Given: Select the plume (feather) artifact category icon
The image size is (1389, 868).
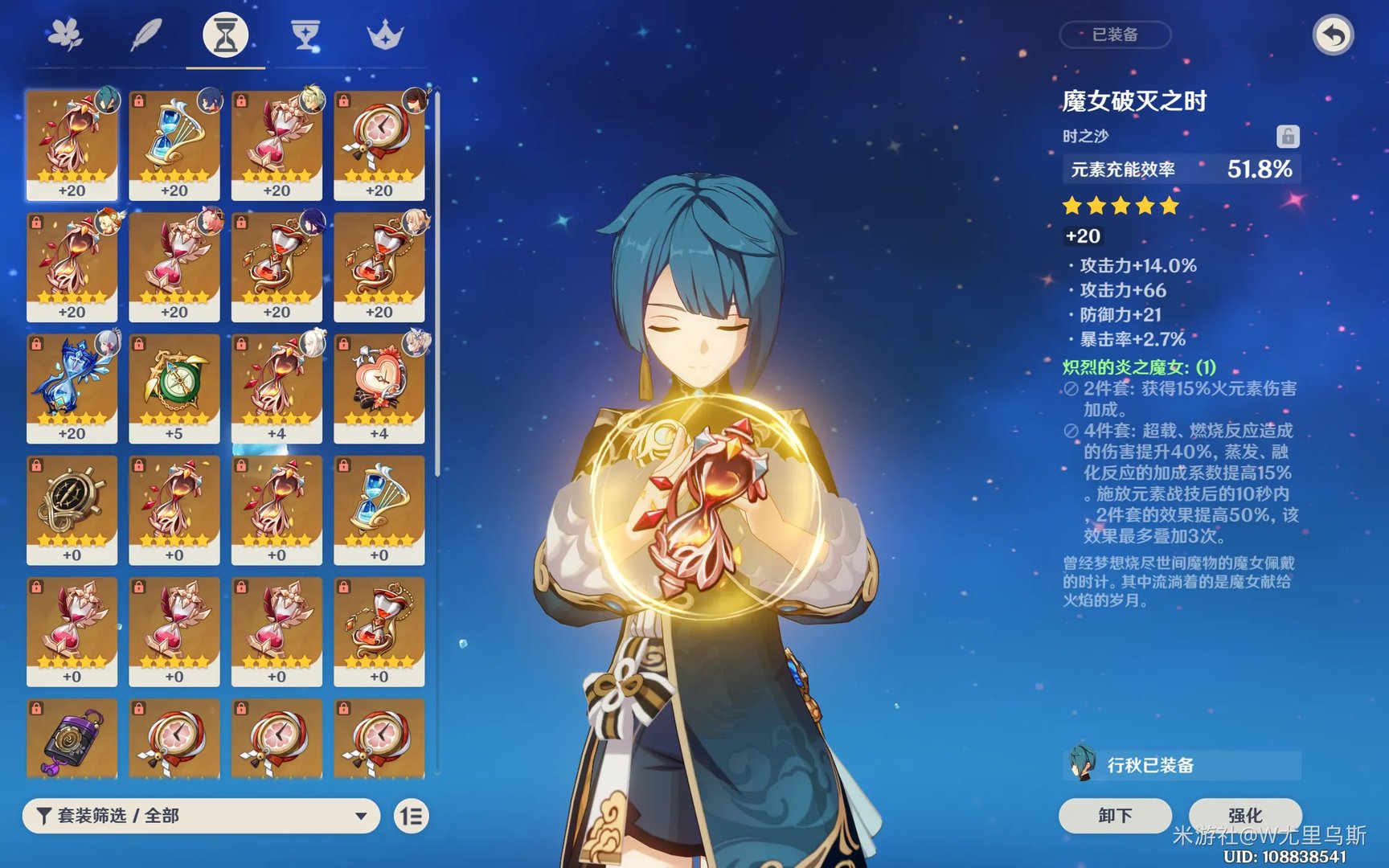Looking at the screenshot, I should (146, 34).
